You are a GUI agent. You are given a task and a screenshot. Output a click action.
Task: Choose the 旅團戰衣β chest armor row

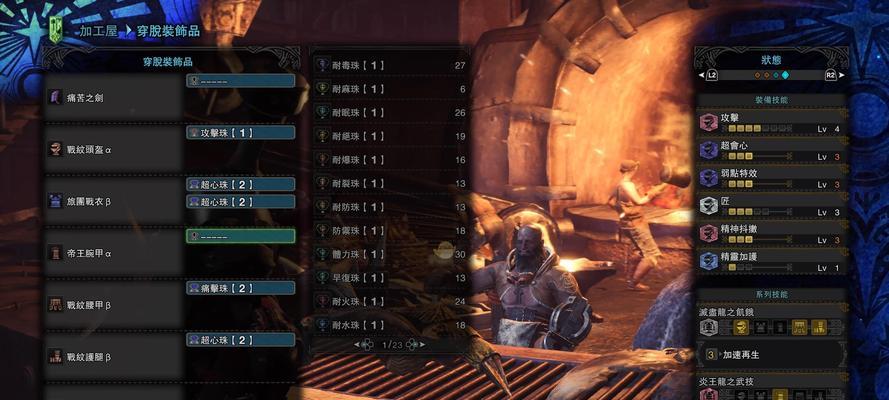110,201
